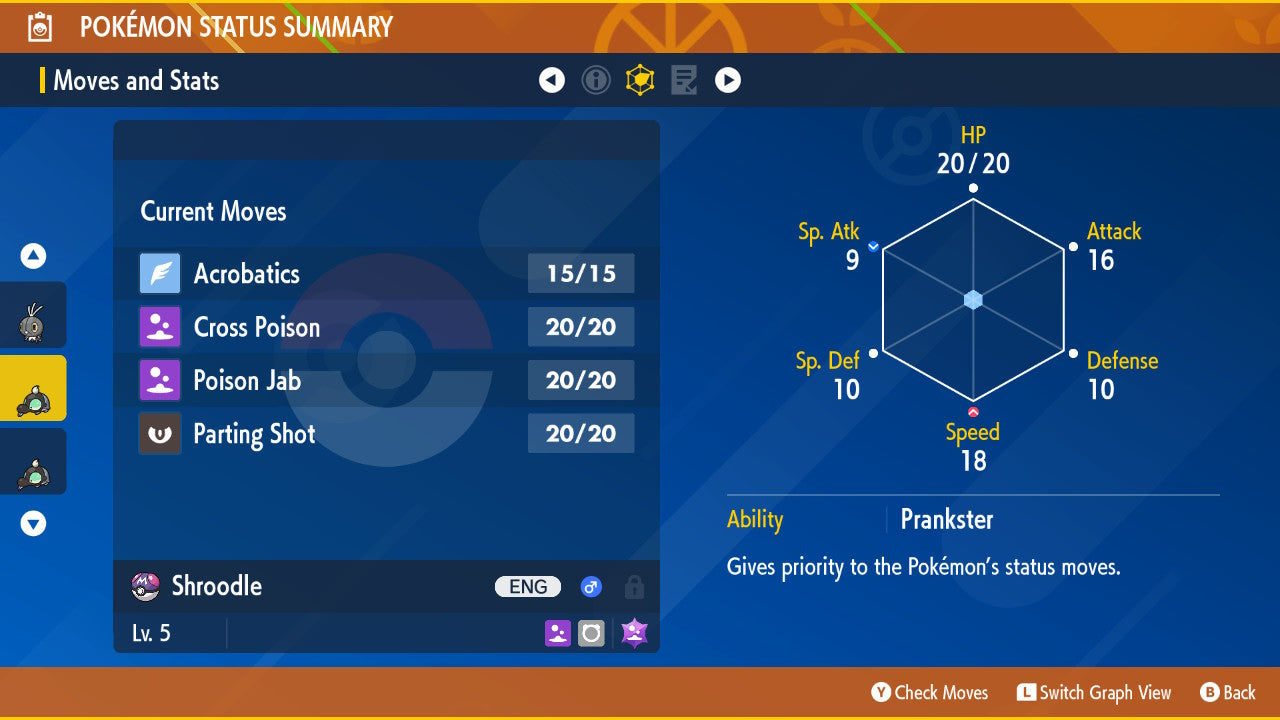This screenshot has width=1280, height=720.
Task: Go to the next summary page arrow
Action: click(x=728, y=80)
